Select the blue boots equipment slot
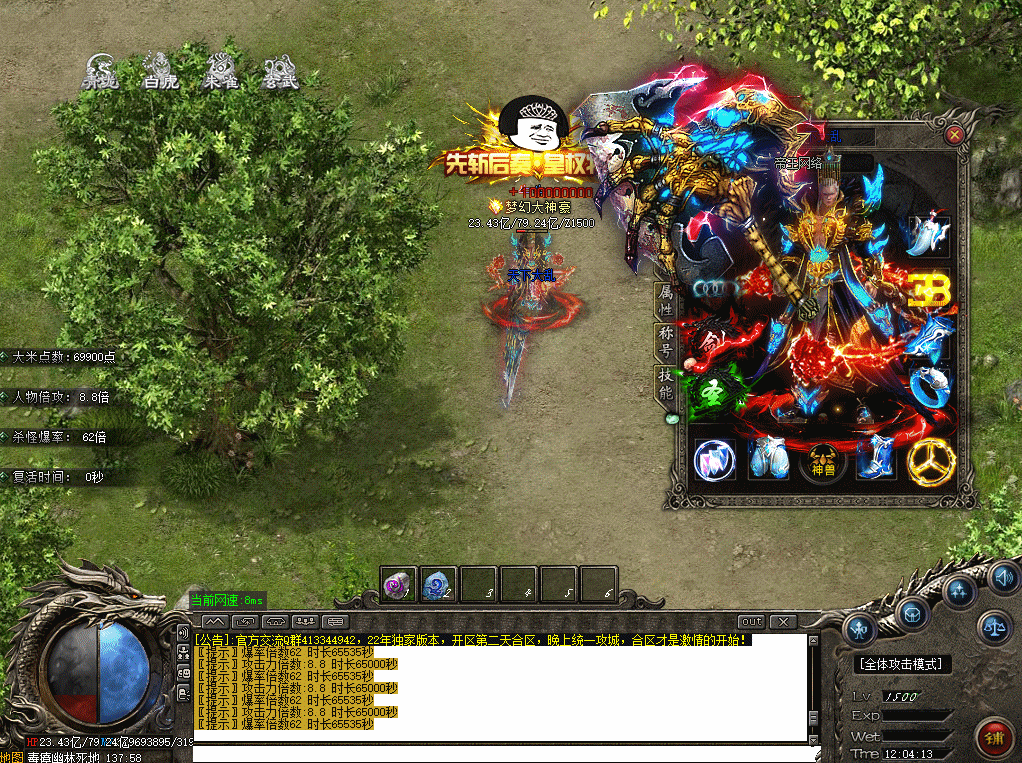Viewport: 1022px width, 763px height. (x=876, y=457)
